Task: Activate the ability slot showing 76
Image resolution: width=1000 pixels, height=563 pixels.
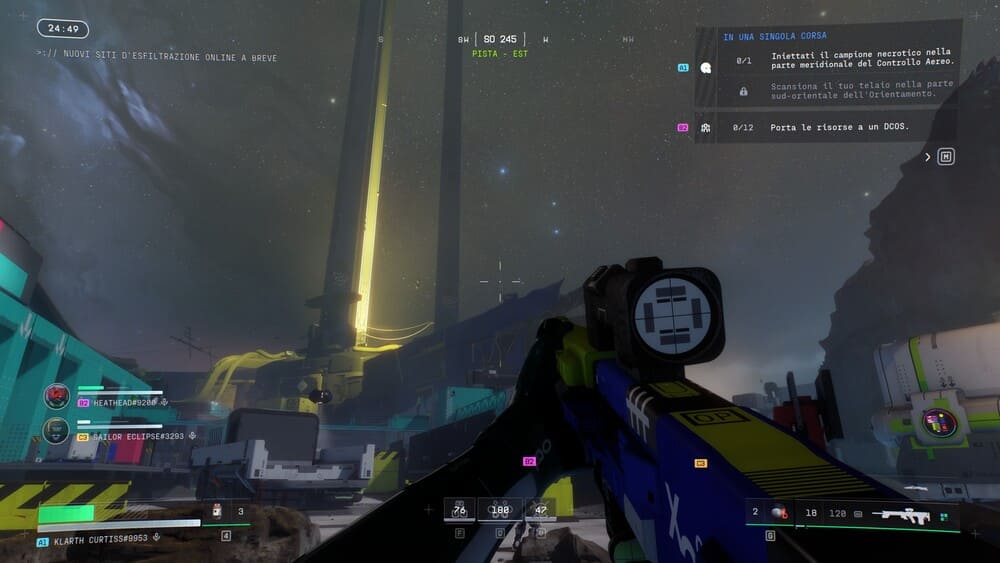Action: pyautogui.click(x=459, y=510)
